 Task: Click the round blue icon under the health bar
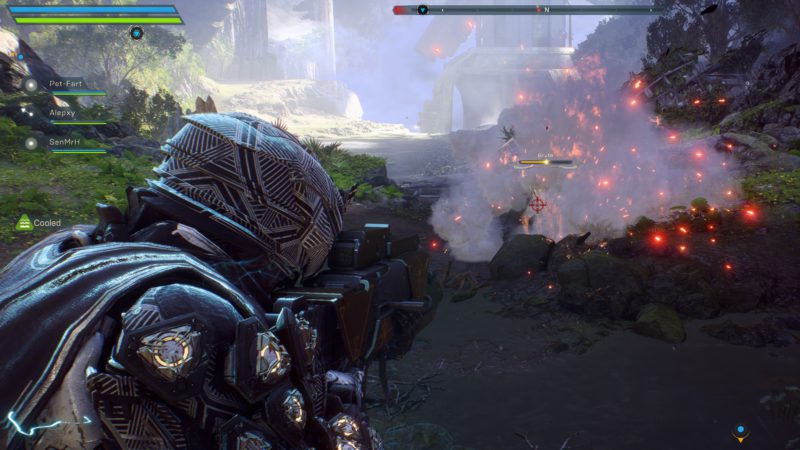136,33
